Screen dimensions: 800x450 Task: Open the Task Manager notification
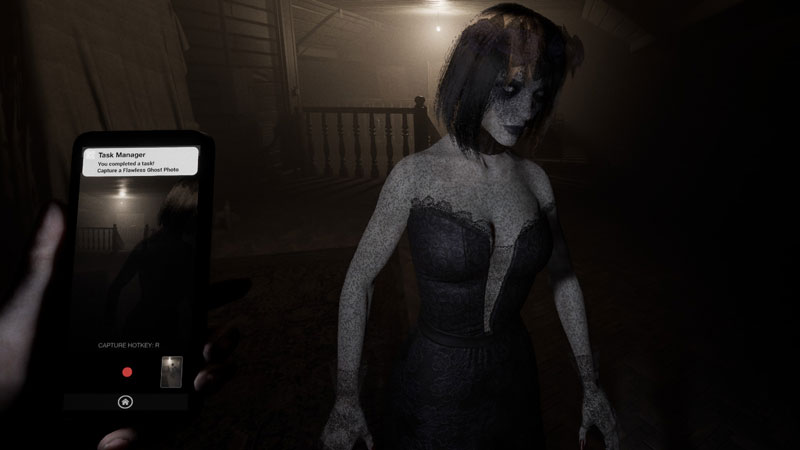(x=138, y=162)
